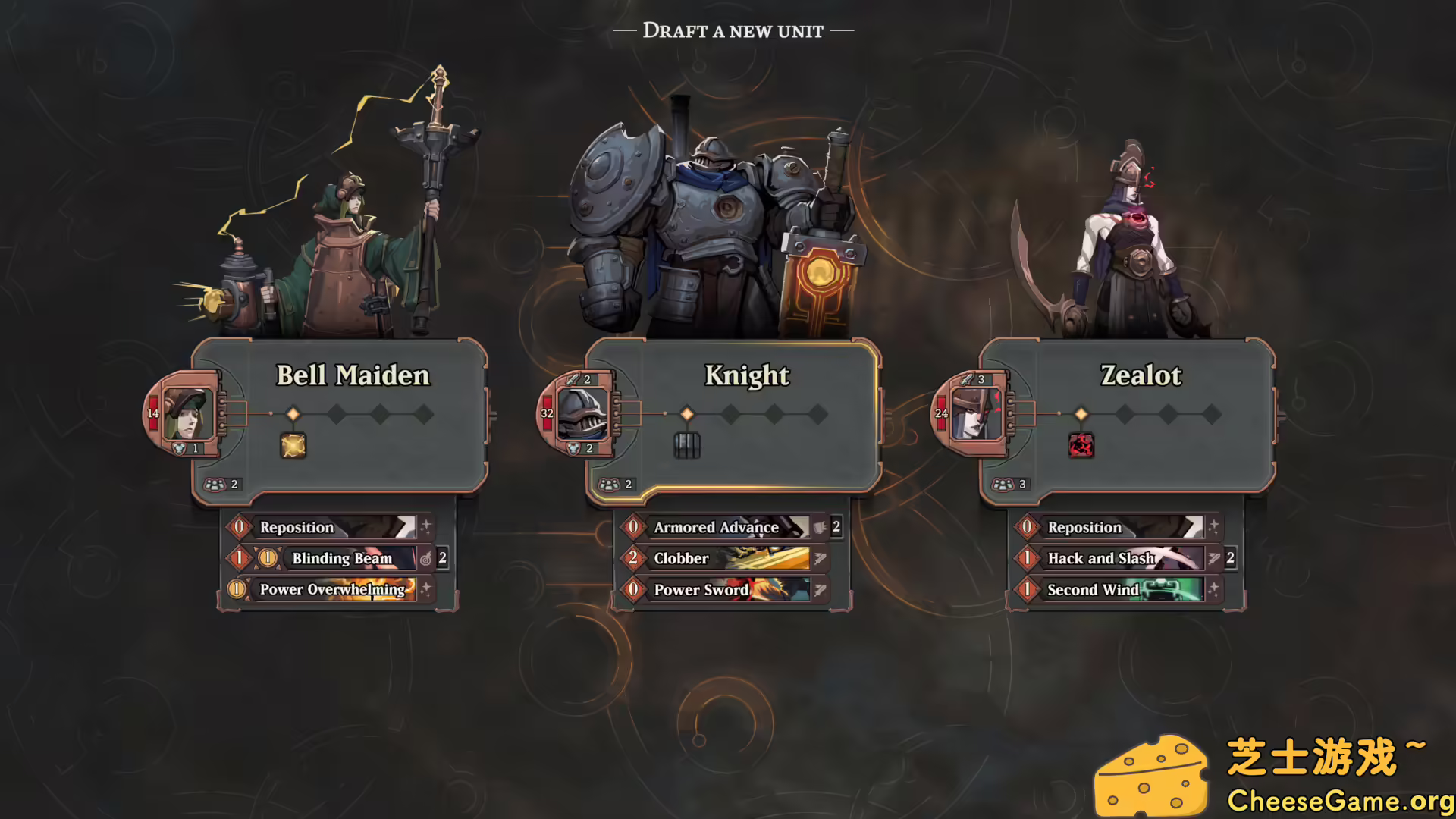This screenshot has width=1456, height=819.
Task: Click the Bell Maiden portrait badge
Action: (x=187, y=414)
